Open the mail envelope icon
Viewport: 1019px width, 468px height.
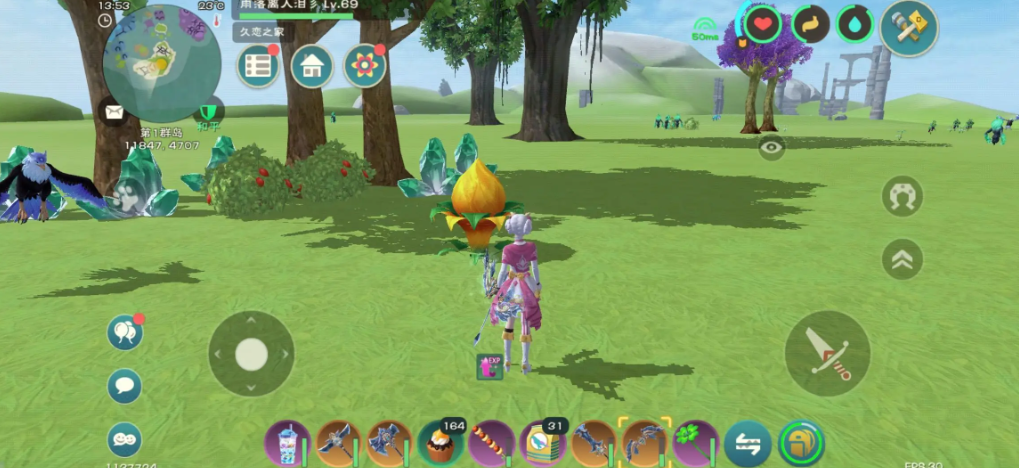coord(112,111)
